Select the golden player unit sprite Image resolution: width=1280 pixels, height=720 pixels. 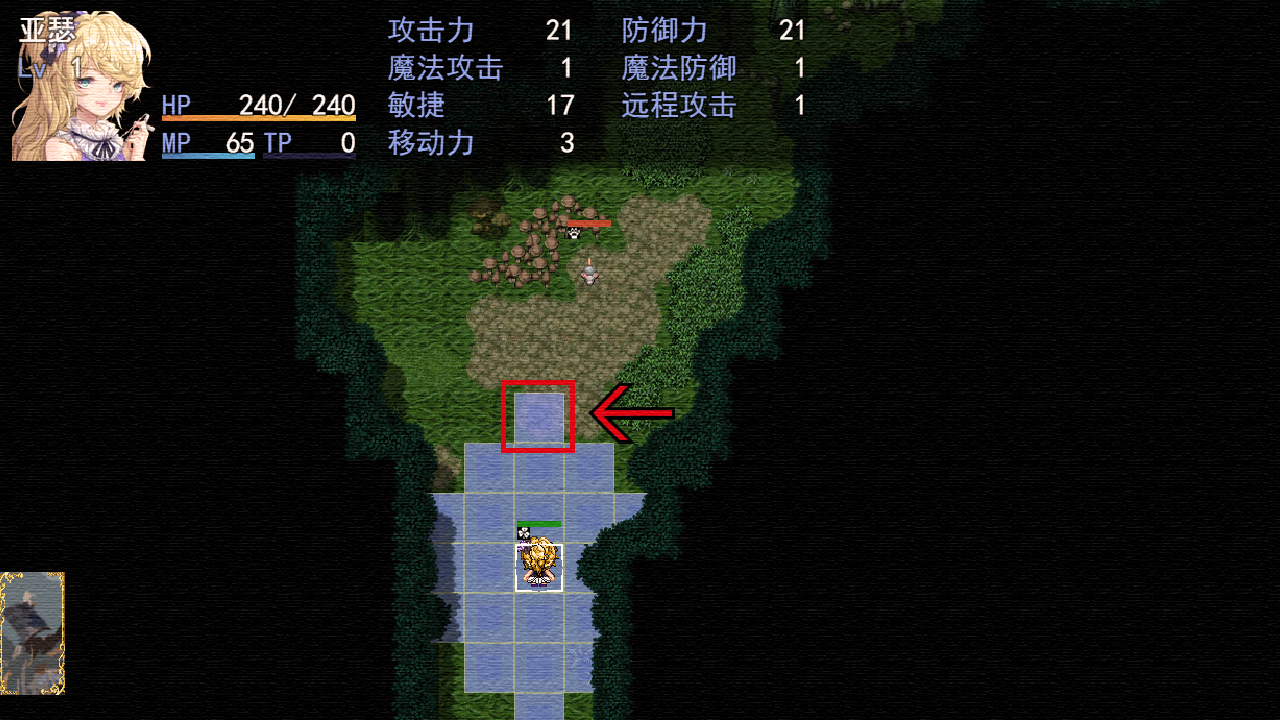(x=538, y=563)
